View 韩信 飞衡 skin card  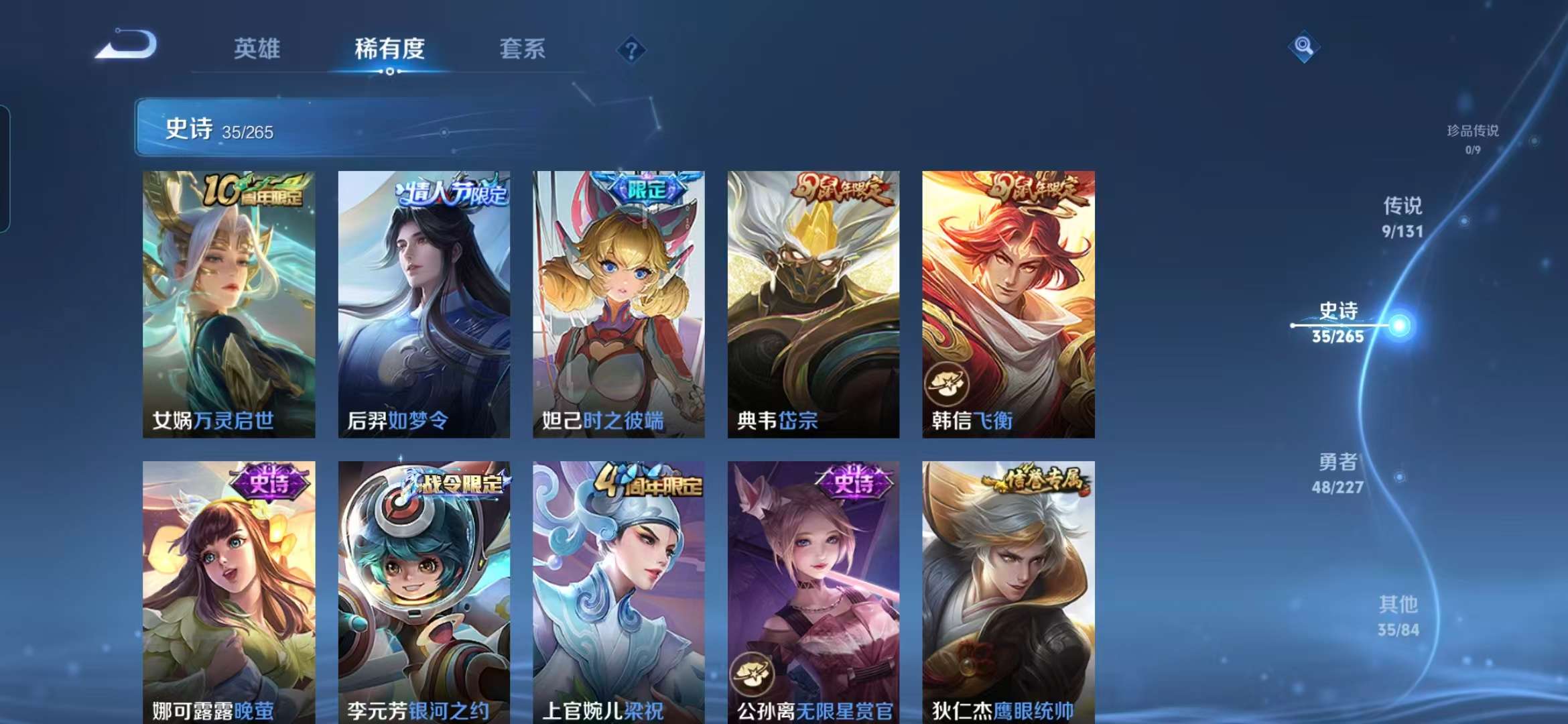1008,304
